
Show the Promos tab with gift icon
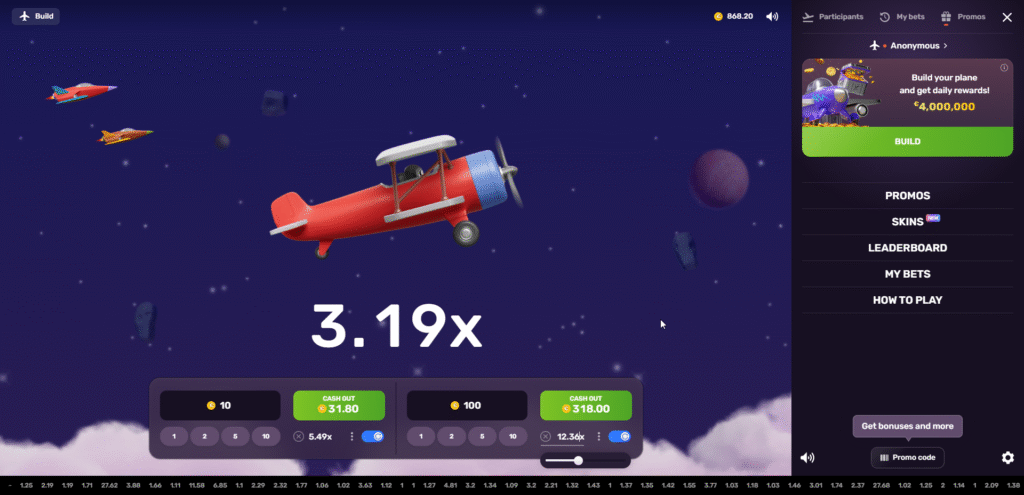(963, 17)
